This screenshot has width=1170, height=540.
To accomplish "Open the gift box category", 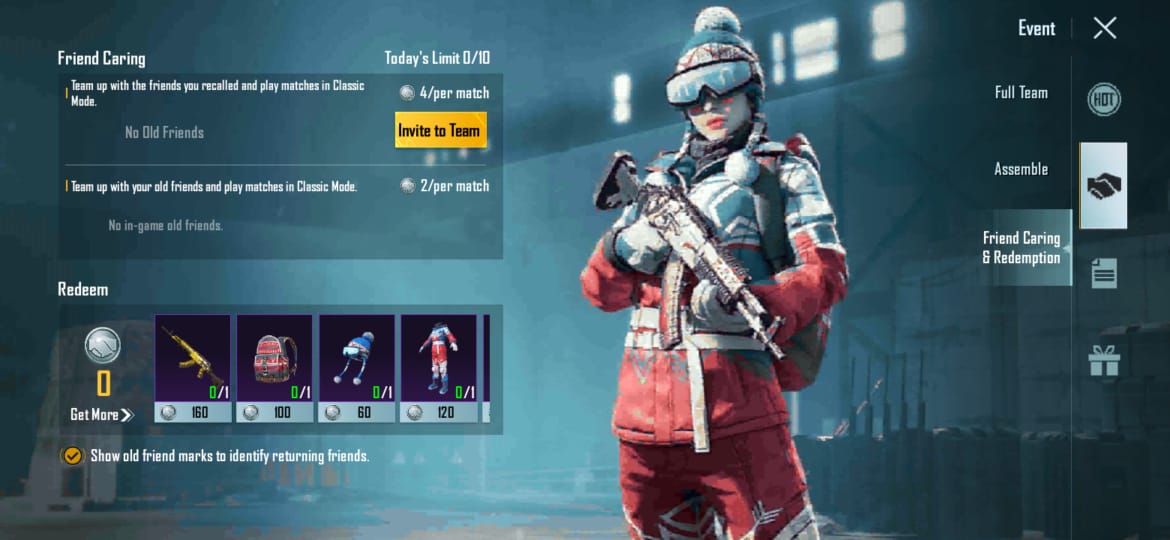I will click(x=1104, y=360).
